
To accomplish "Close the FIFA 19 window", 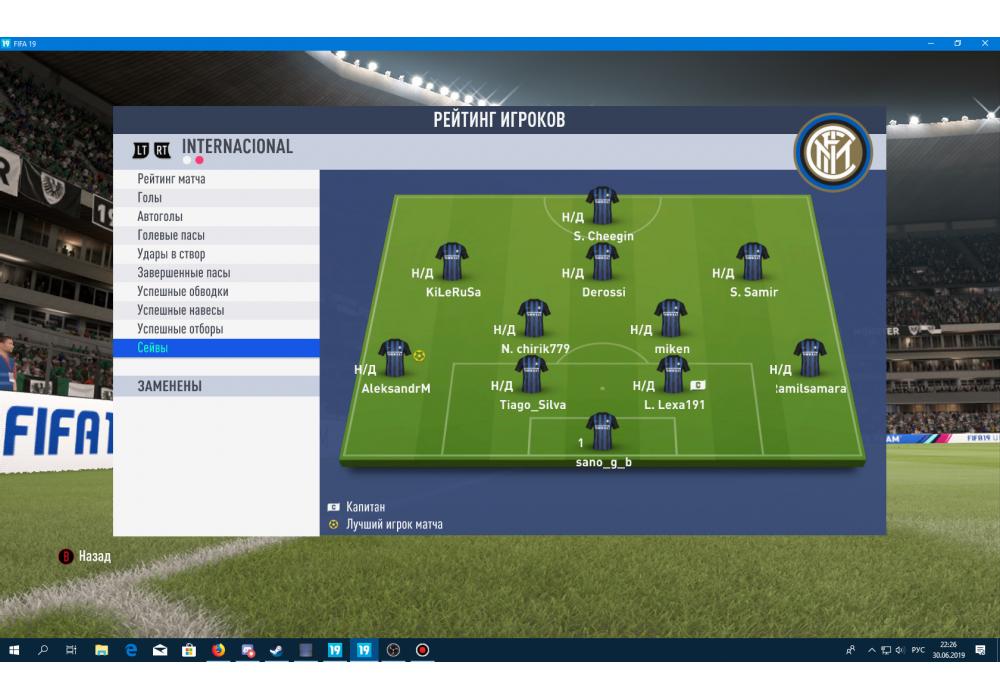I will point(986,43).
